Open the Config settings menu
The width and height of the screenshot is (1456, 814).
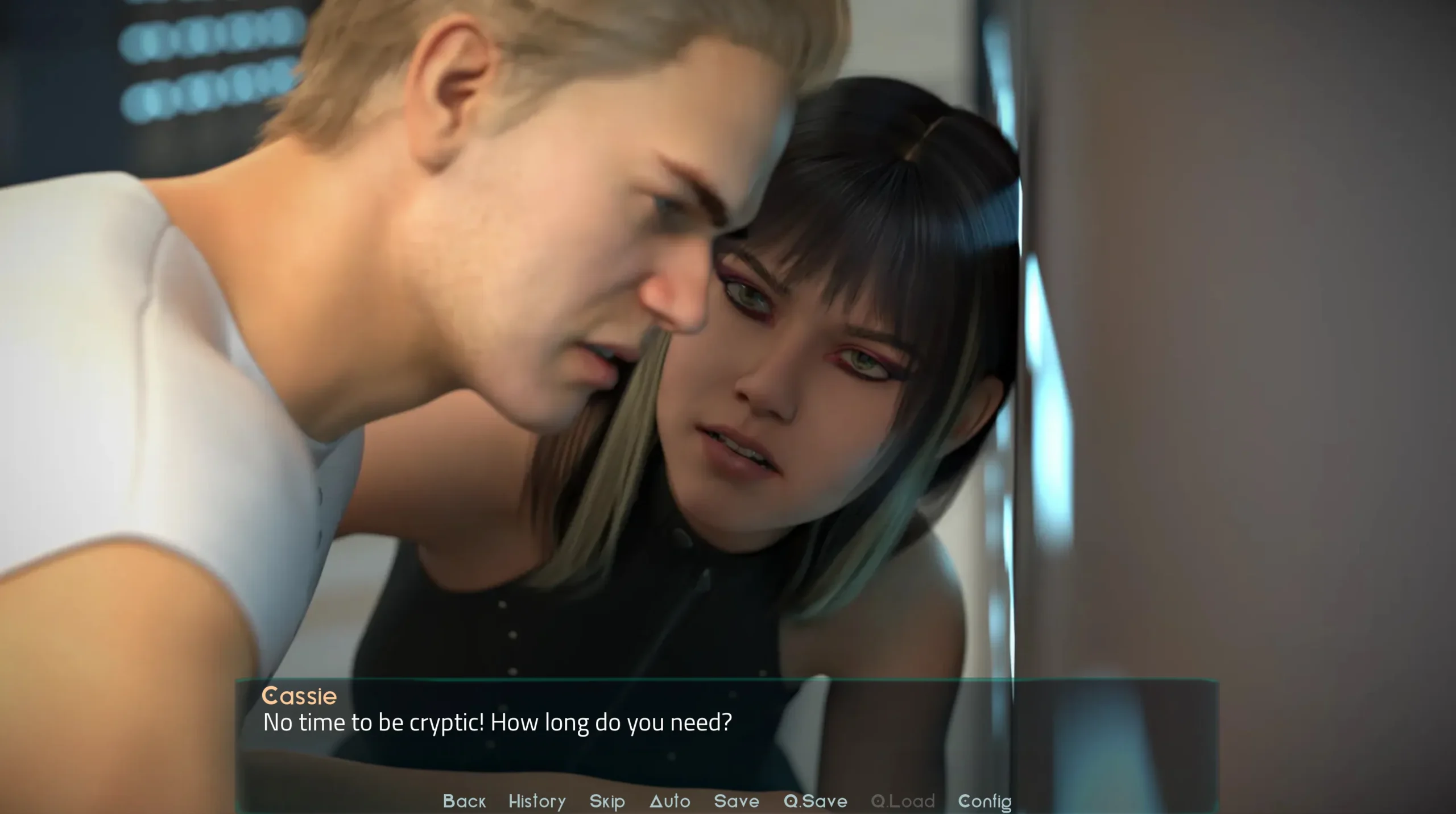985,801
